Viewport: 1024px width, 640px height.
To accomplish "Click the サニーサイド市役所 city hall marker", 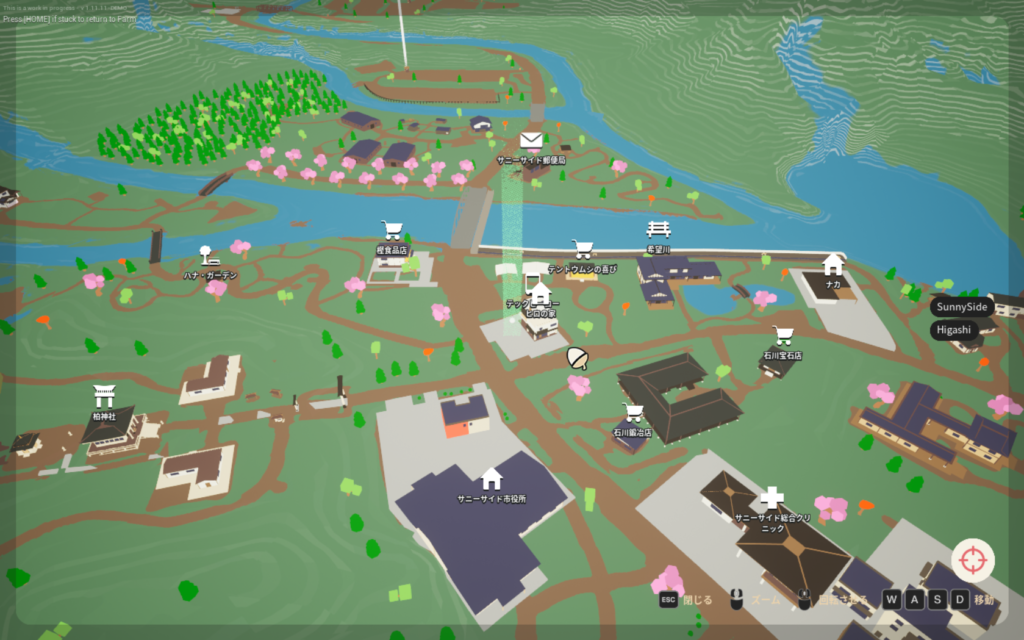I will coord(491,478).
